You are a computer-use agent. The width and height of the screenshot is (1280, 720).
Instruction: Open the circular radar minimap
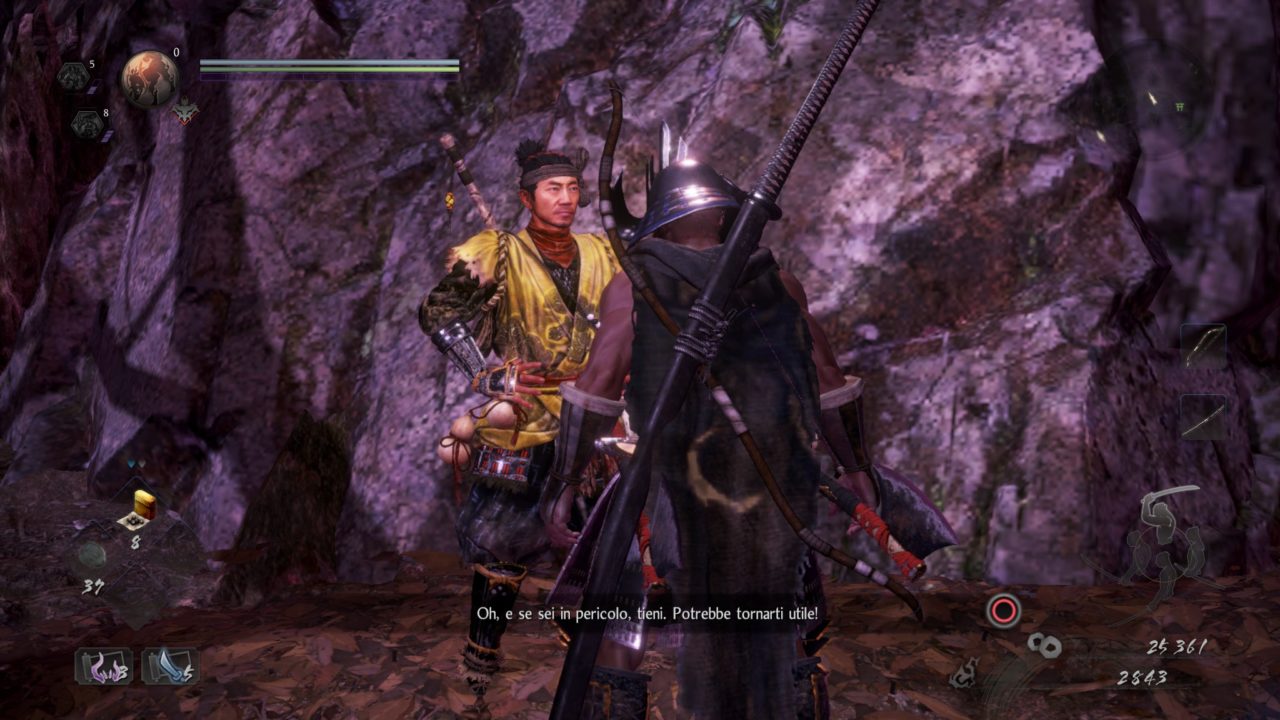(1160, 100)
